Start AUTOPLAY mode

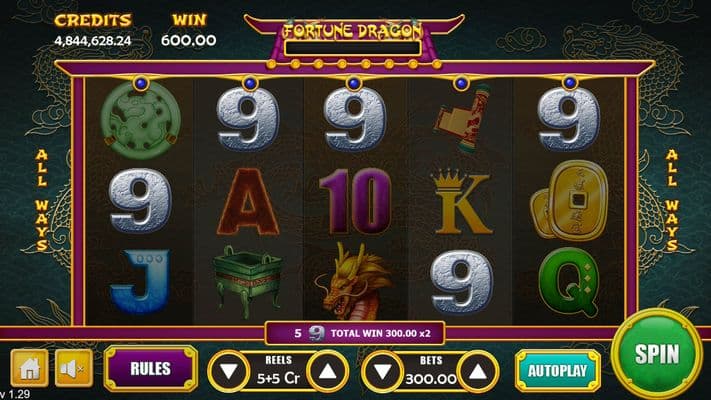point(557,369)
